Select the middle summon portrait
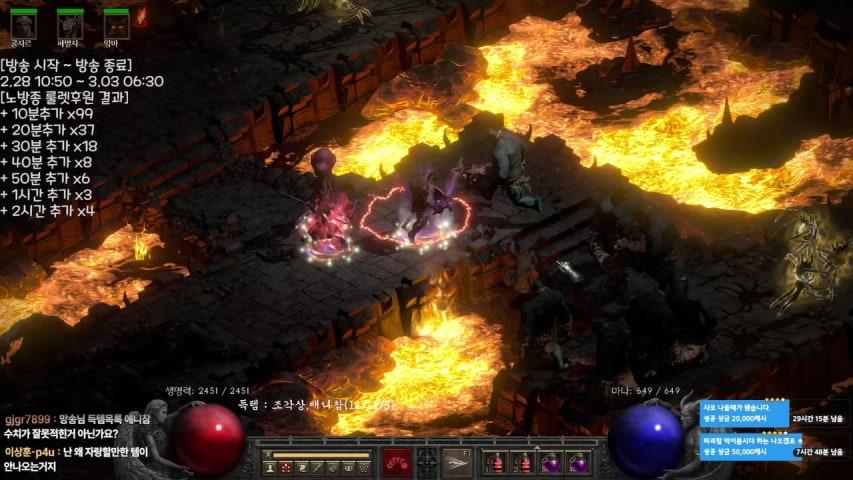Screen dimensions: 853x480 [70, 22]
